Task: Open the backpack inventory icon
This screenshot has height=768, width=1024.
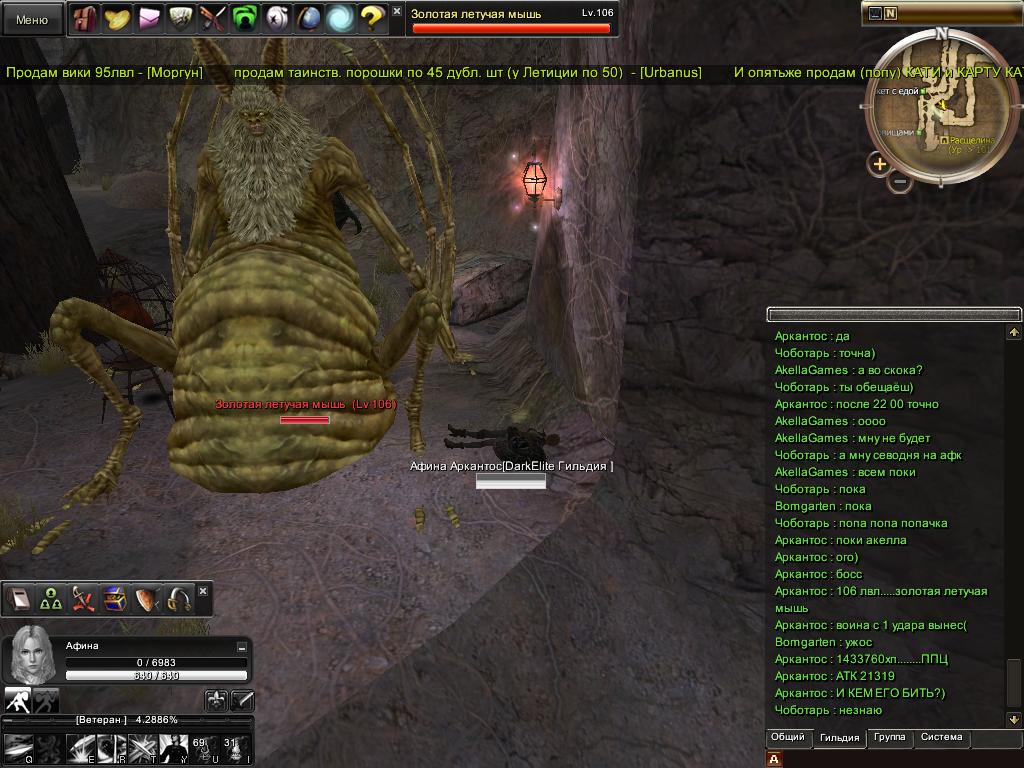Action: (85, 18)
